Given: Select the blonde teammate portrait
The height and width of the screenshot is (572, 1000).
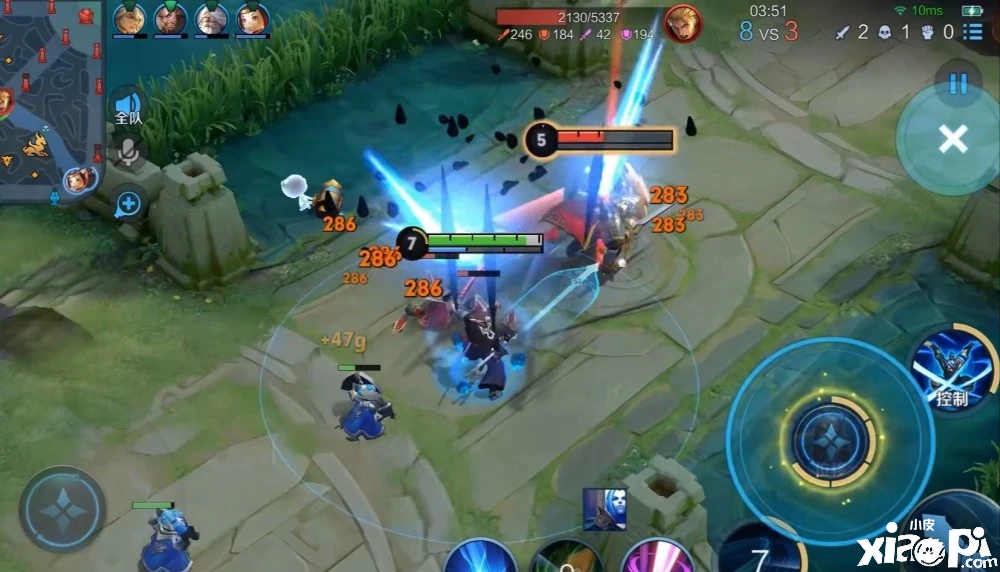Looking at the screenshot, I should point(129,18).
